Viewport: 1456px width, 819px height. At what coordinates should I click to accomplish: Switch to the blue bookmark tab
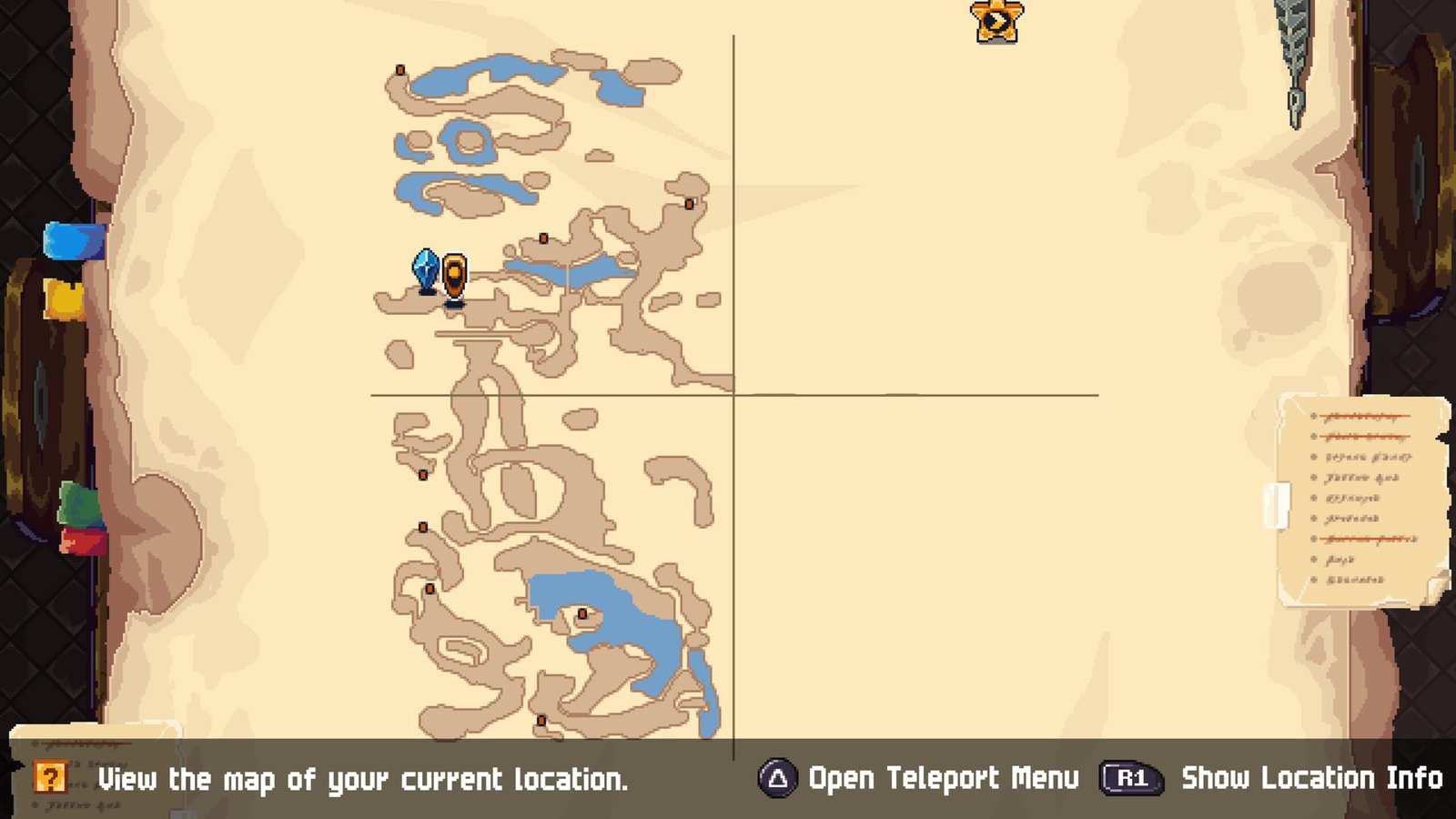click(x=74, y=242)
